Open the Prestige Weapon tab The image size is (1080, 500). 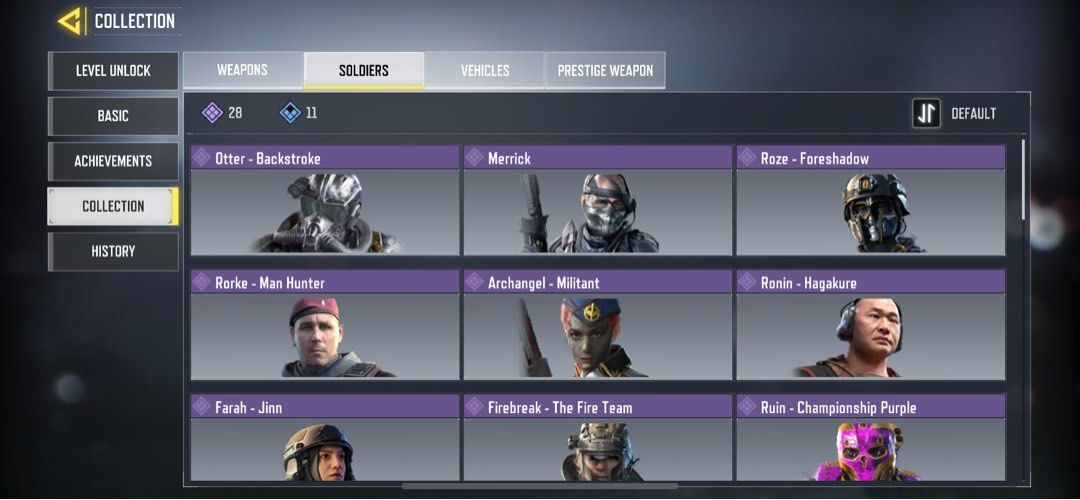(605, 70)
